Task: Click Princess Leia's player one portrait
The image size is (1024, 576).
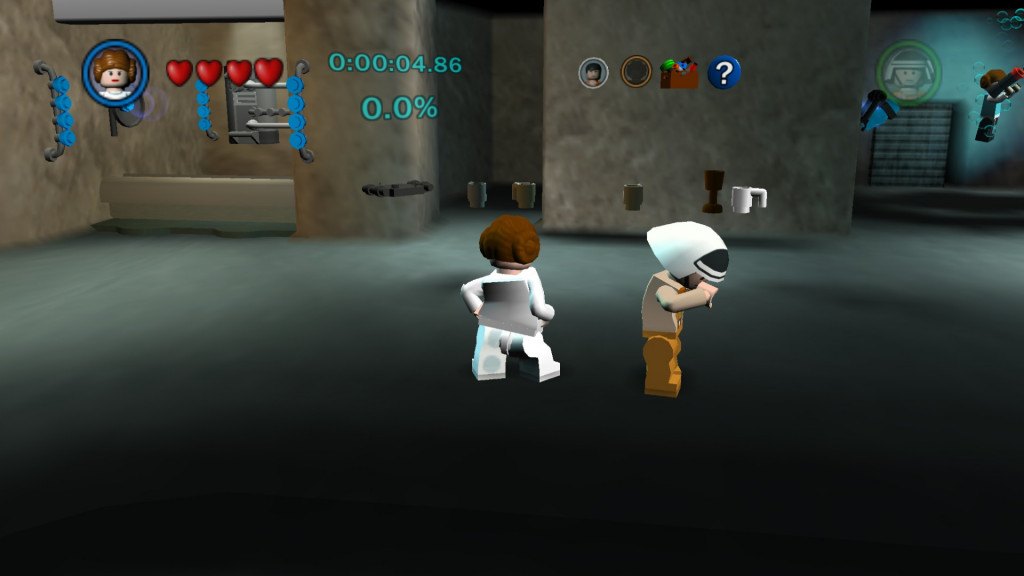Action: [x=115, y=73]
